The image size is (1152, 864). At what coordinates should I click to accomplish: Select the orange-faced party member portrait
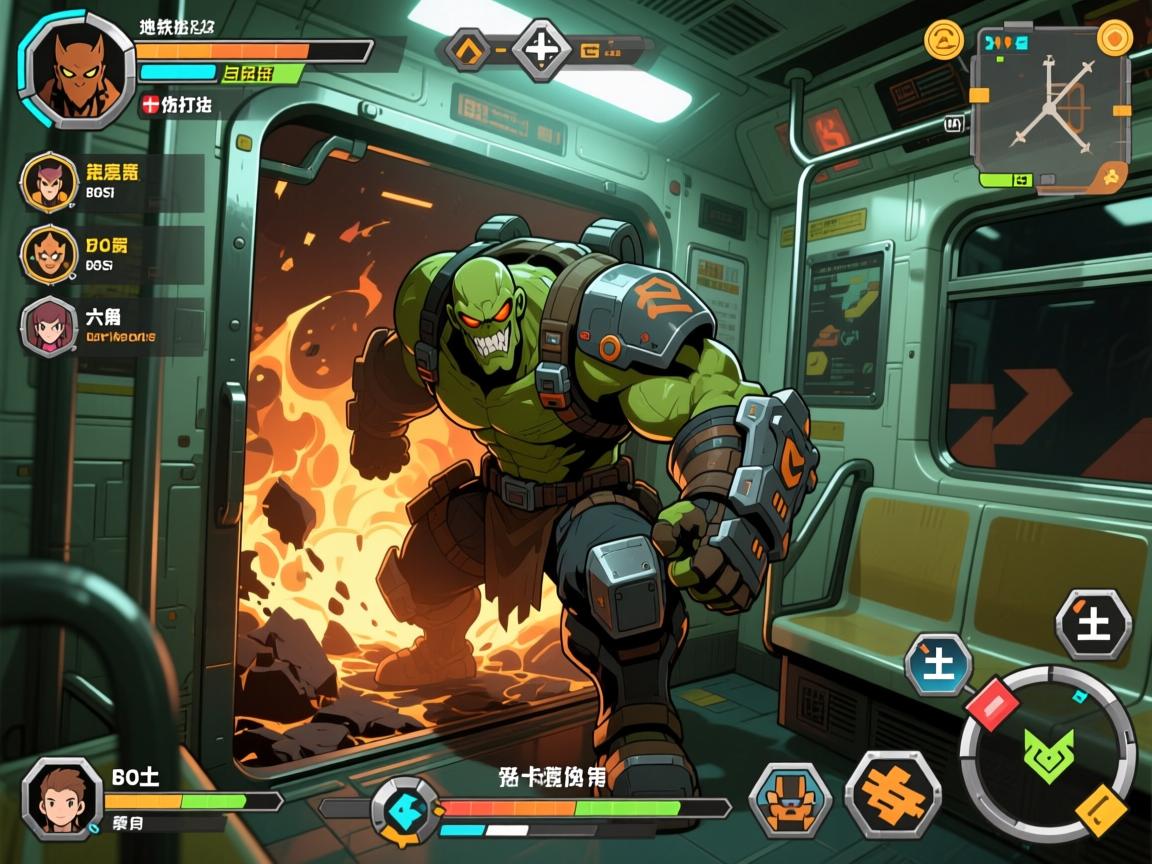(x=48, y=254)
